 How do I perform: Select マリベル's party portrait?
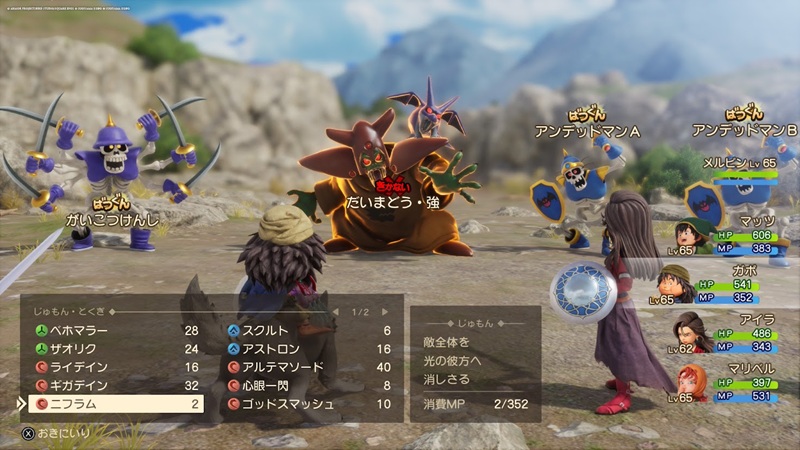(690, 381)
